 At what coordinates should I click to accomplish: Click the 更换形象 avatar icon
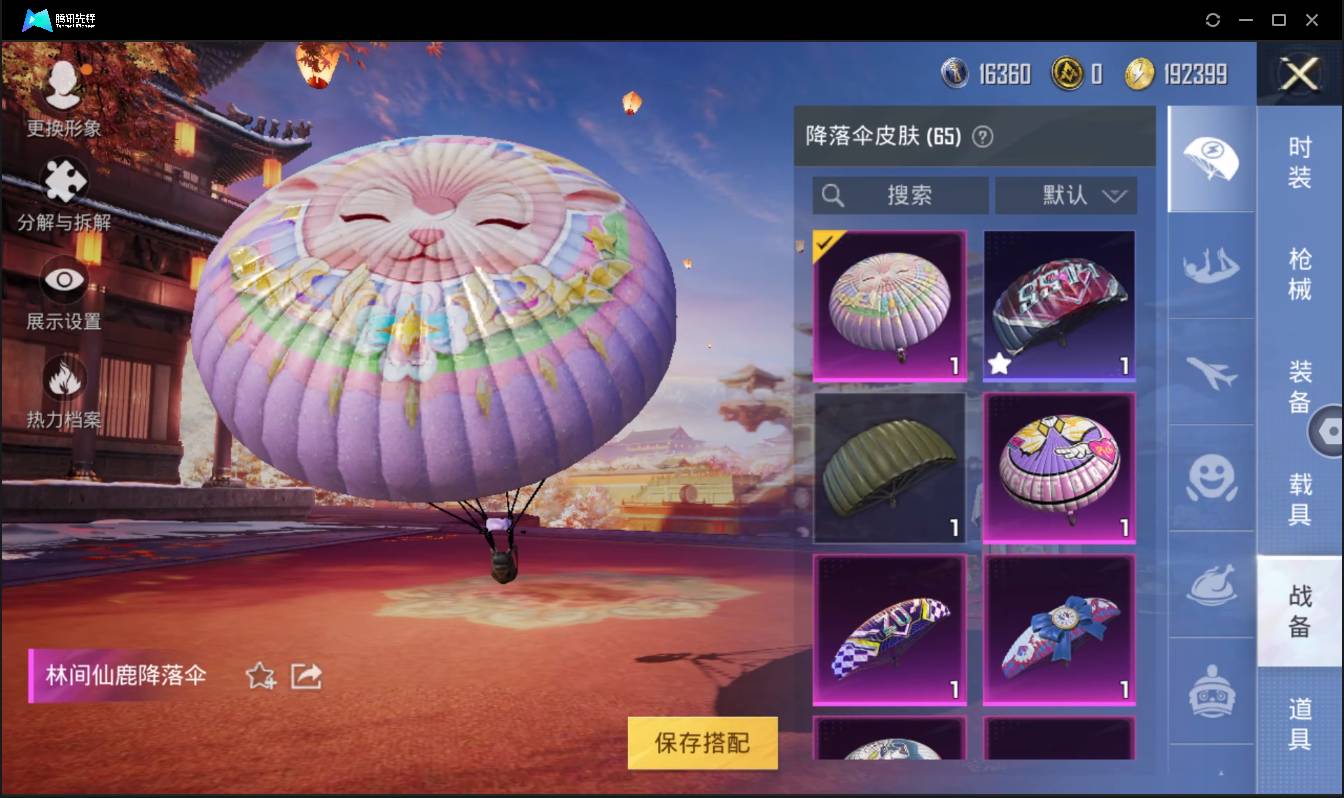pos(62,87)
